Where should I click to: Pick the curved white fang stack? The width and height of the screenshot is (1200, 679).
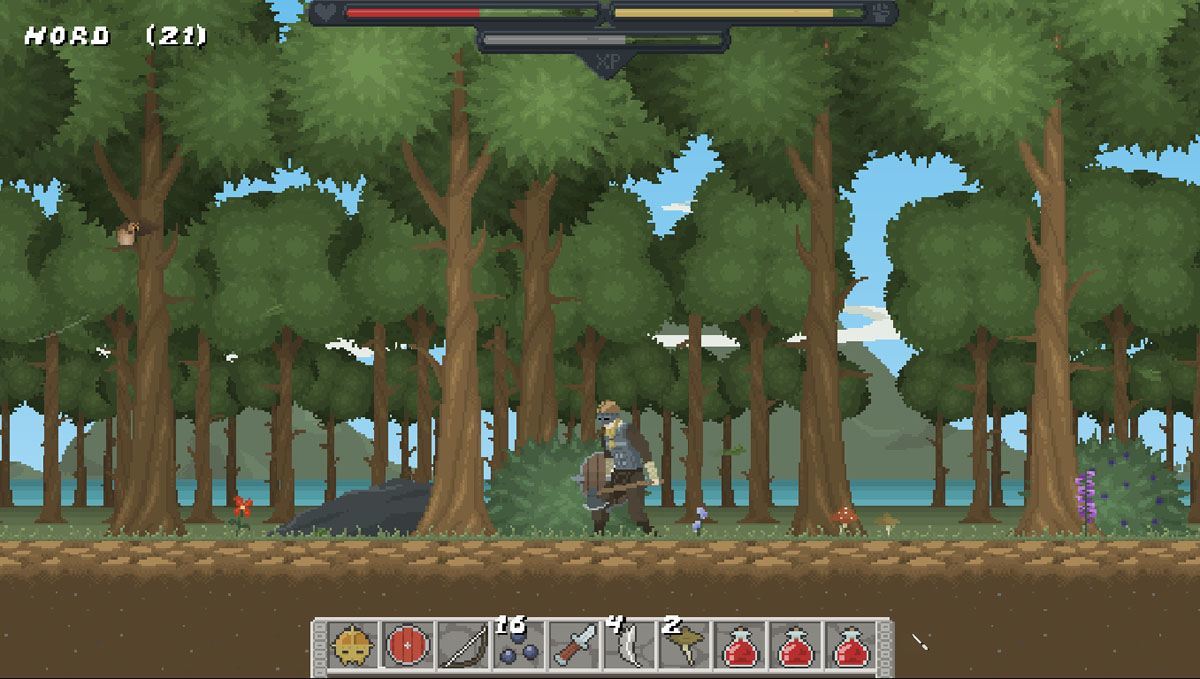point(628,648)
